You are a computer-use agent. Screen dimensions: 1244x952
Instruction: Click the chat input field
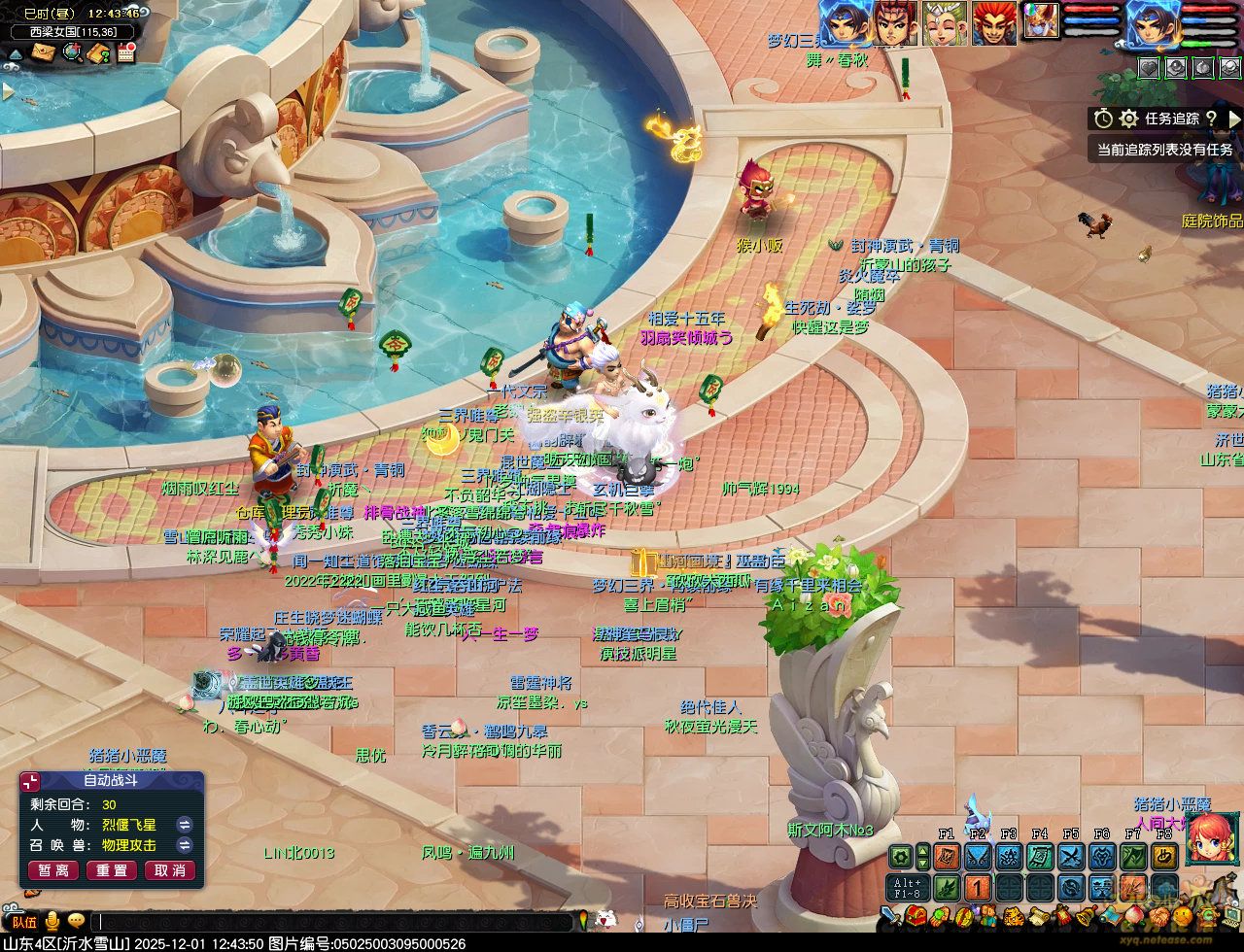pyautogui.click(x=330, y=921)
